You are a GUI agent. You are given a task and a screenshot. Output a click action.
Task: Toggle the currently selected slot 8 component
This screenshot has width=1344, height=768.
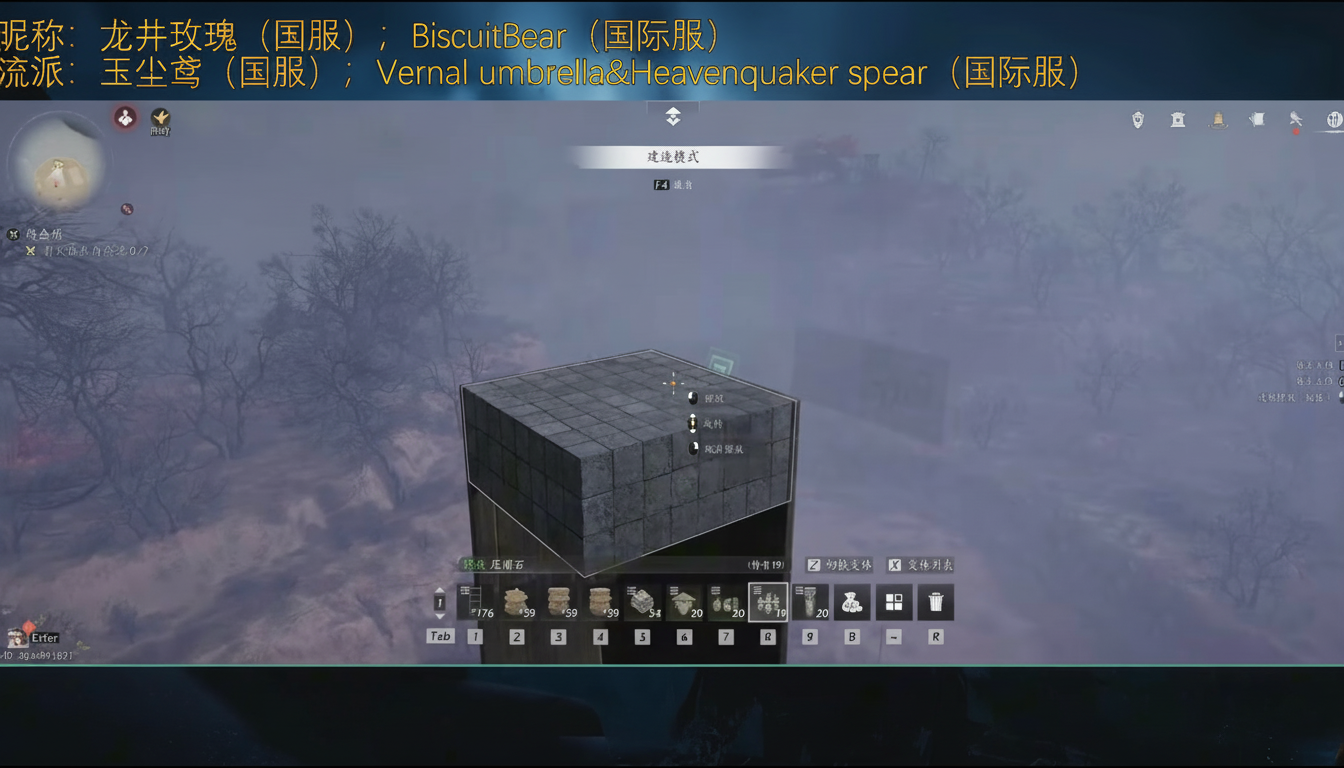tap(769, 601)
